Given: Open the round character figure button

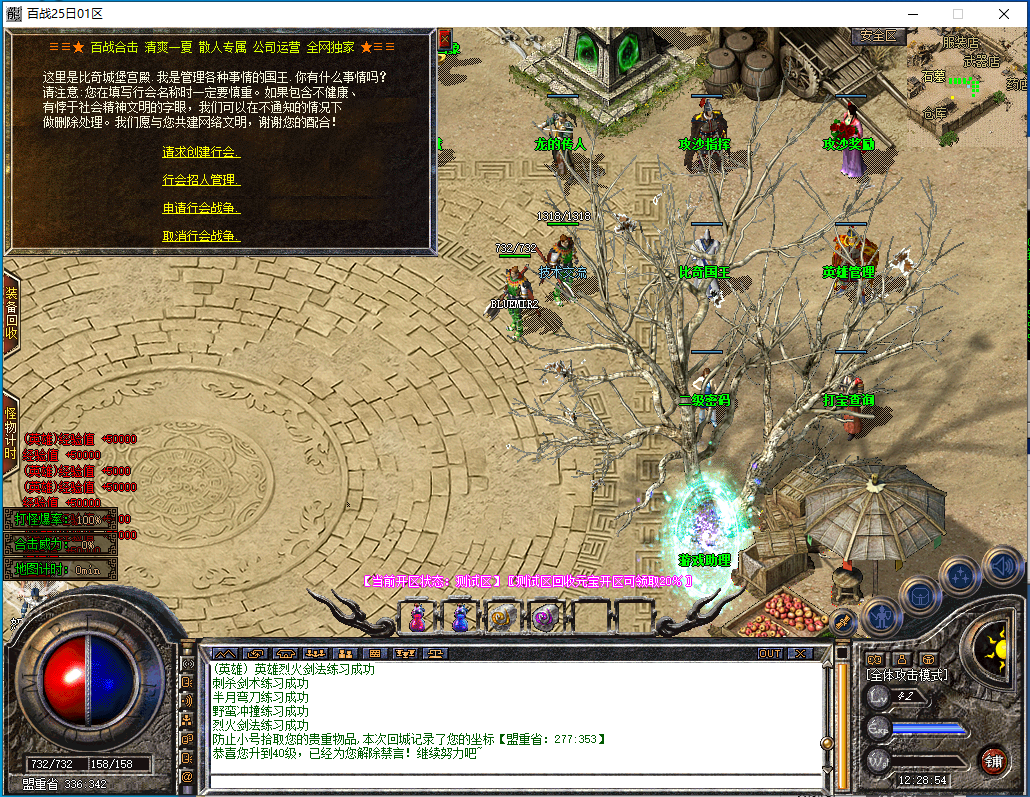Looking at the screenshot, I should (x=883, y=616).
